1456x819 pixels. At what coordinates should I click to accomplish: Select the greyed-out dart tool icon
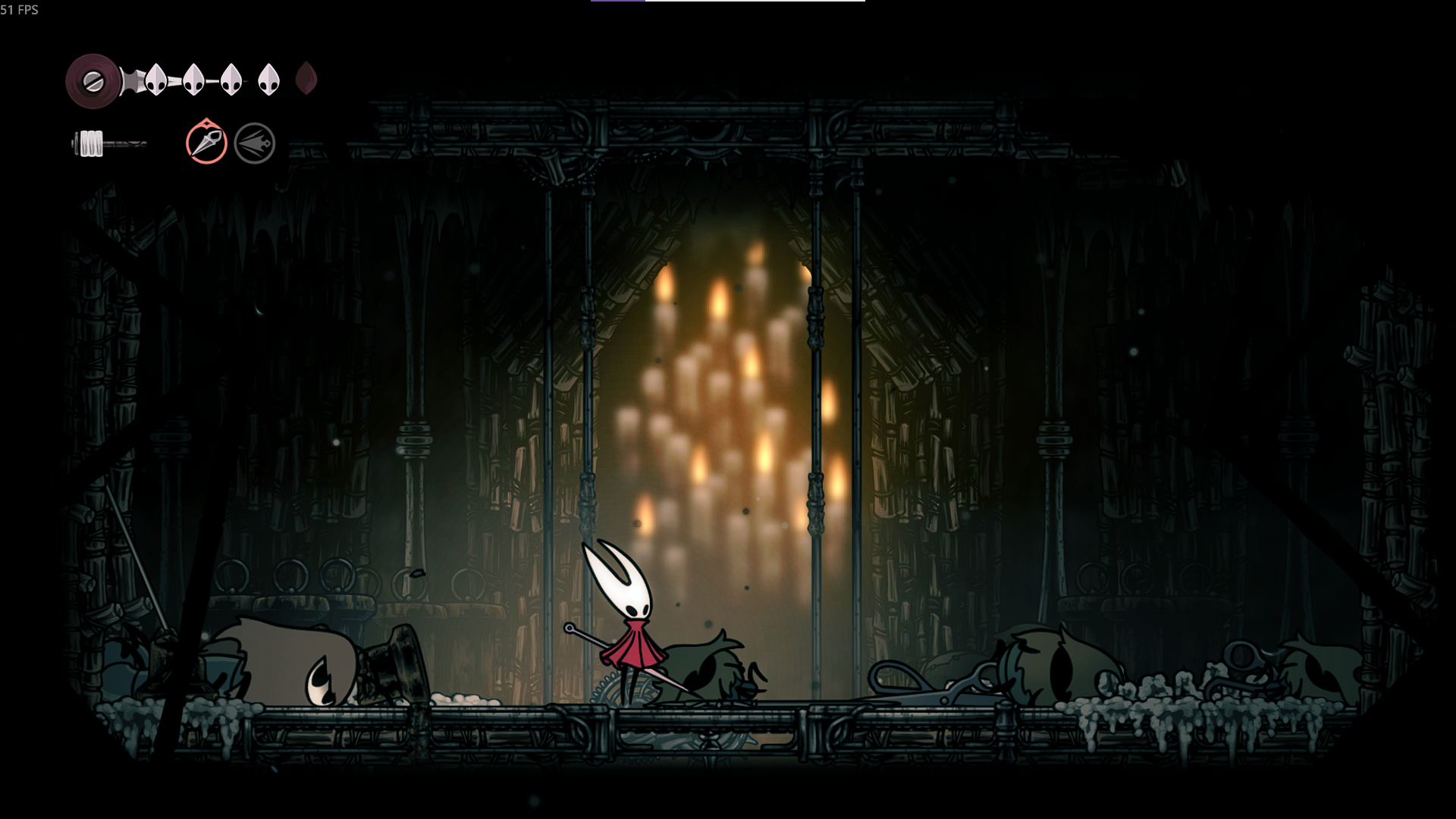[254, 143]
